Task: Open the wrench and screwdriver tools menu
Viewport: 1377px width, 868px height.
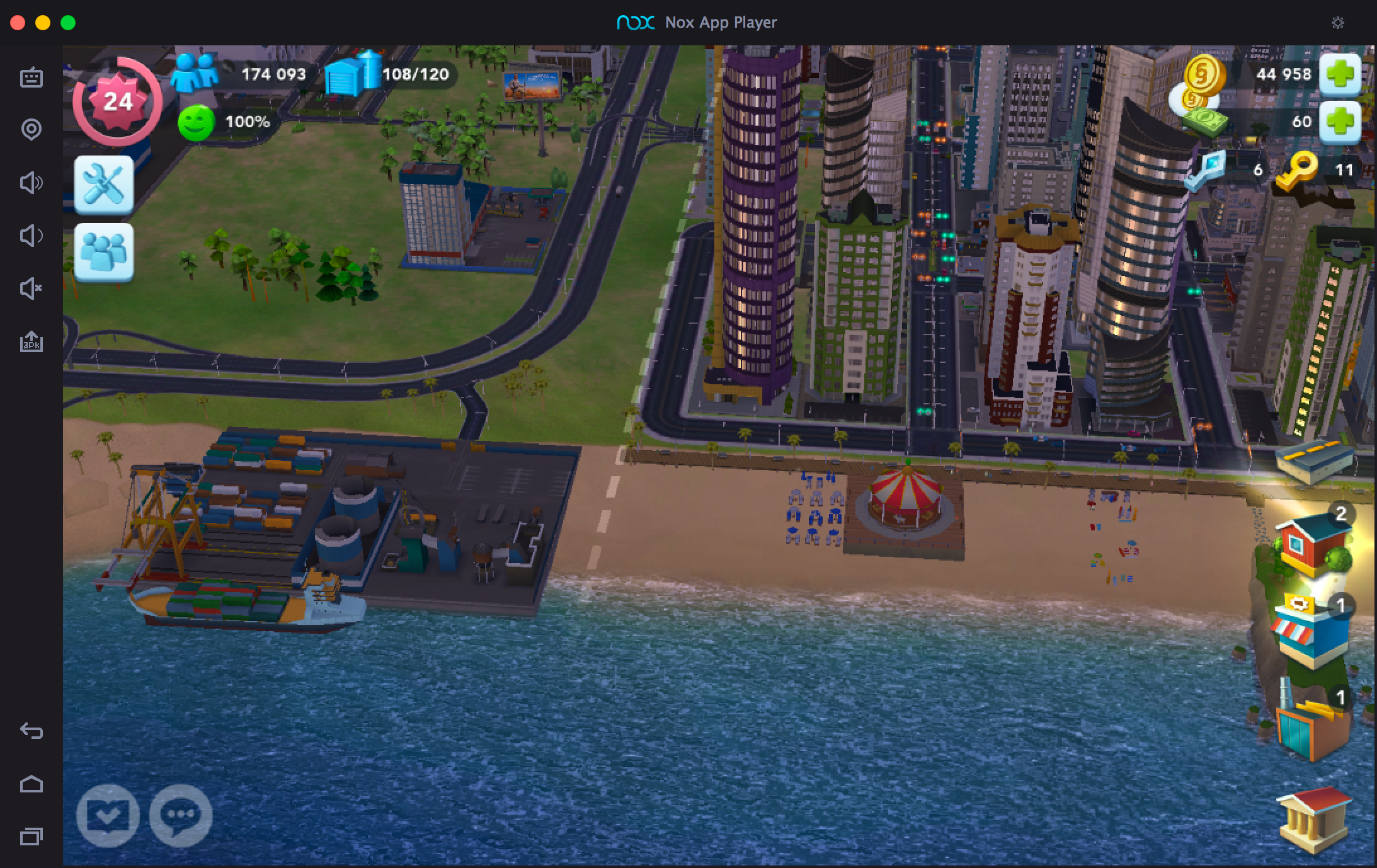Action: coord(104,185)
